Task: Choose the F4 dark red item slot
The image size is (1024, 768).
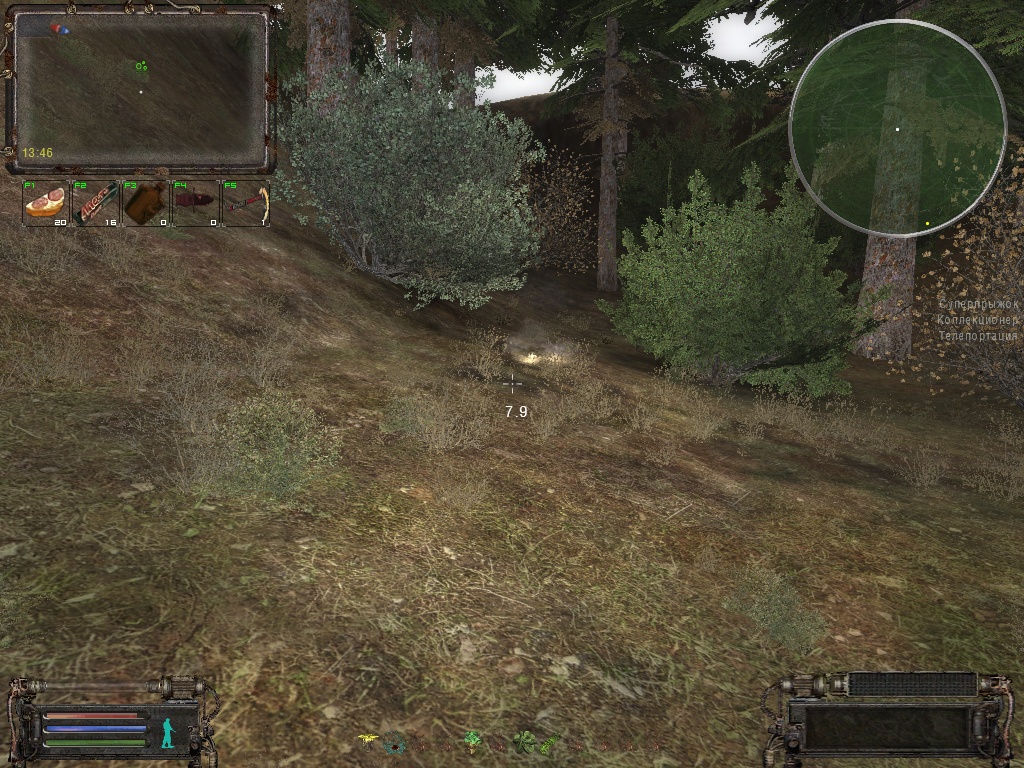Action: (196, 204)
